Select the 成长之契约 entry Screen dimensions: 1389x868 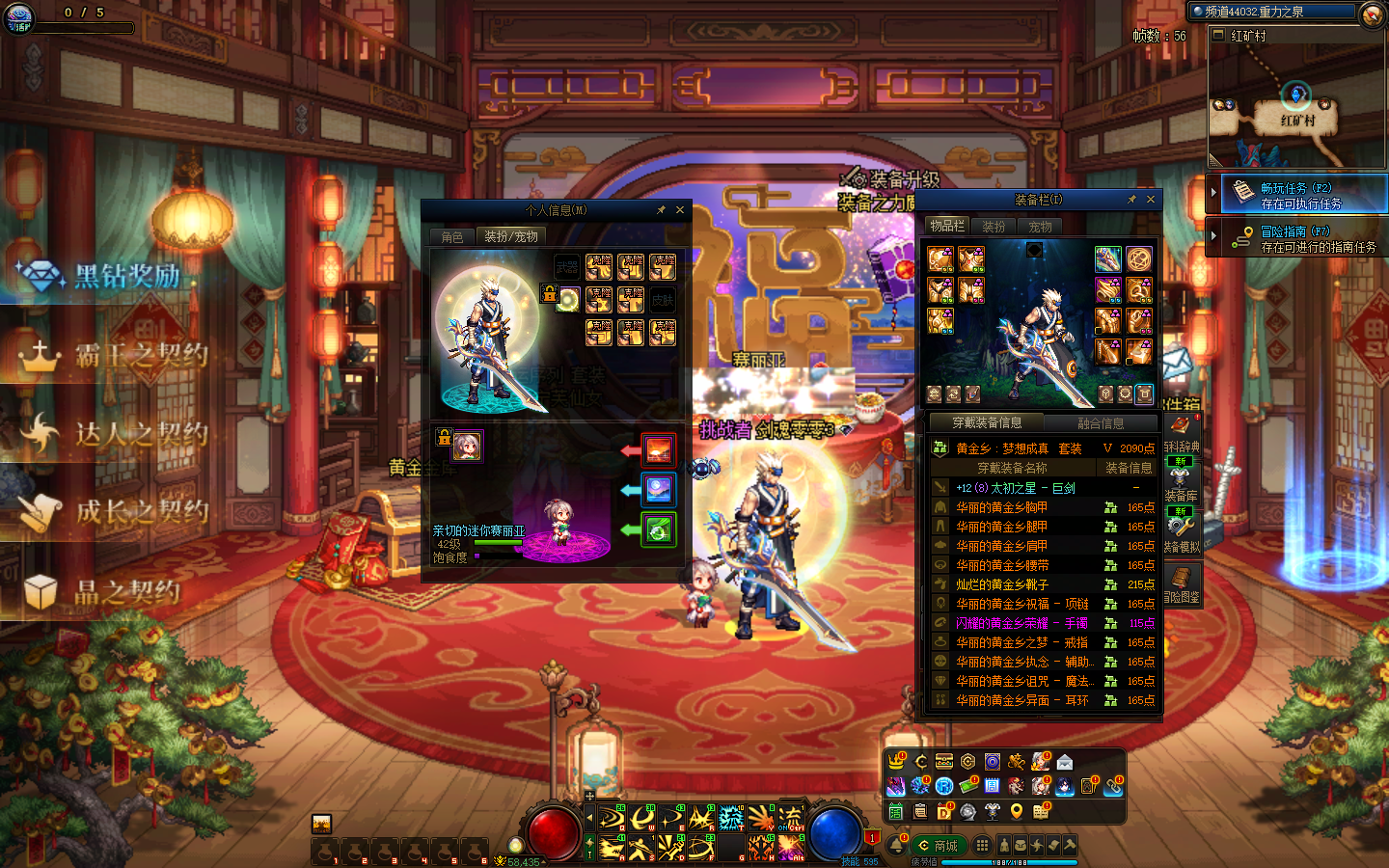coord(141,511)
